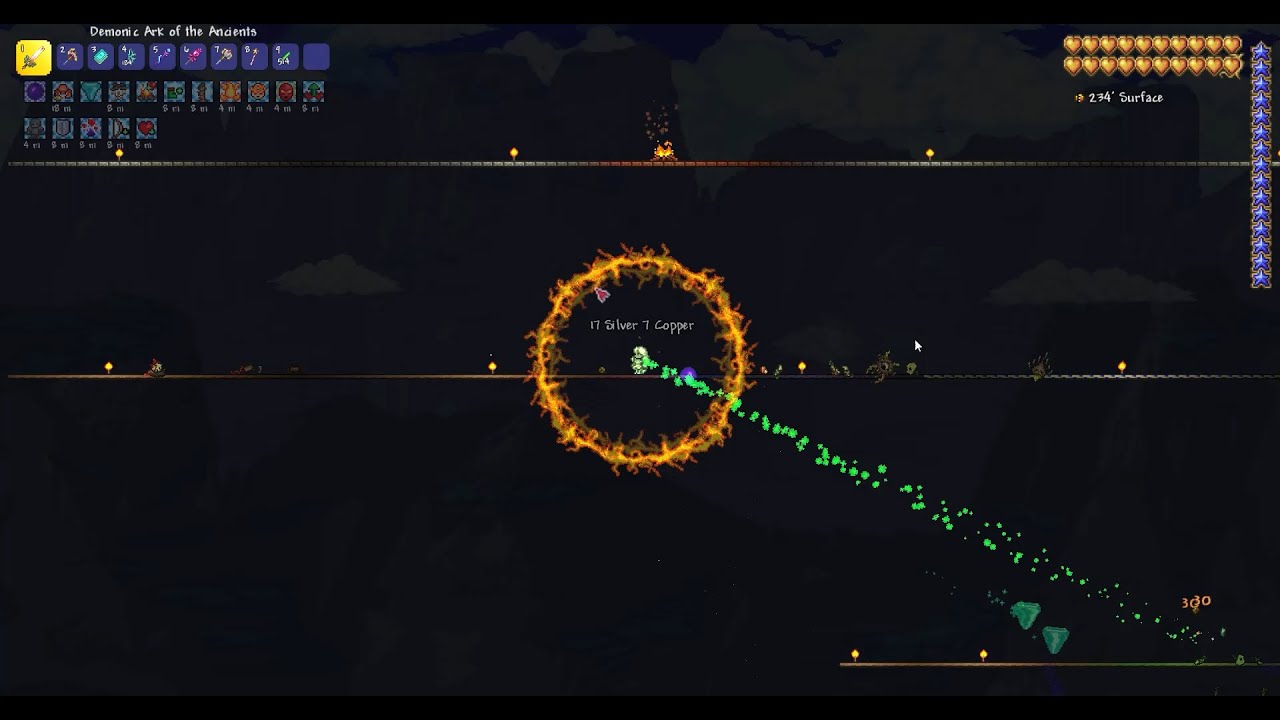Viewport: 1280px width, 720px height.
Task: Click the green boot buff icon
Action: 174,92
